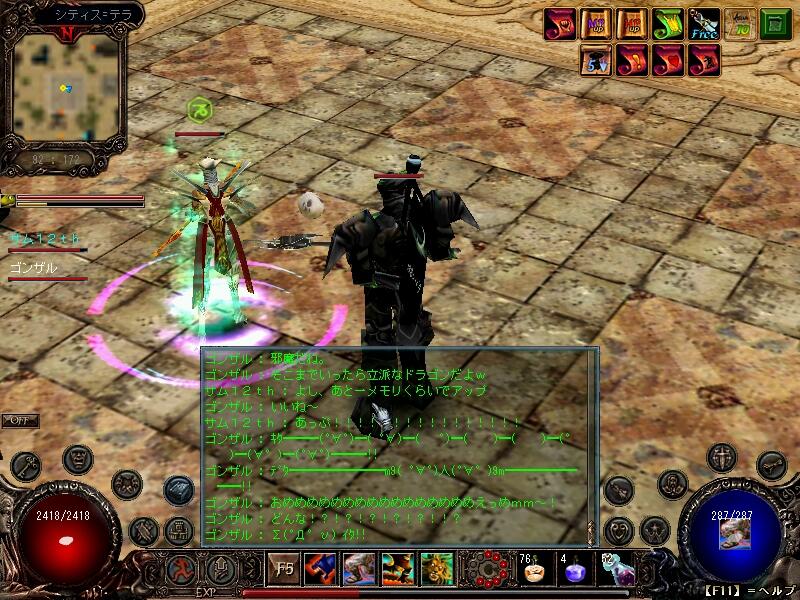
Task: Click the up-arrow button beside the run icon
Action: pyautogui.click(x=221, y=569)
